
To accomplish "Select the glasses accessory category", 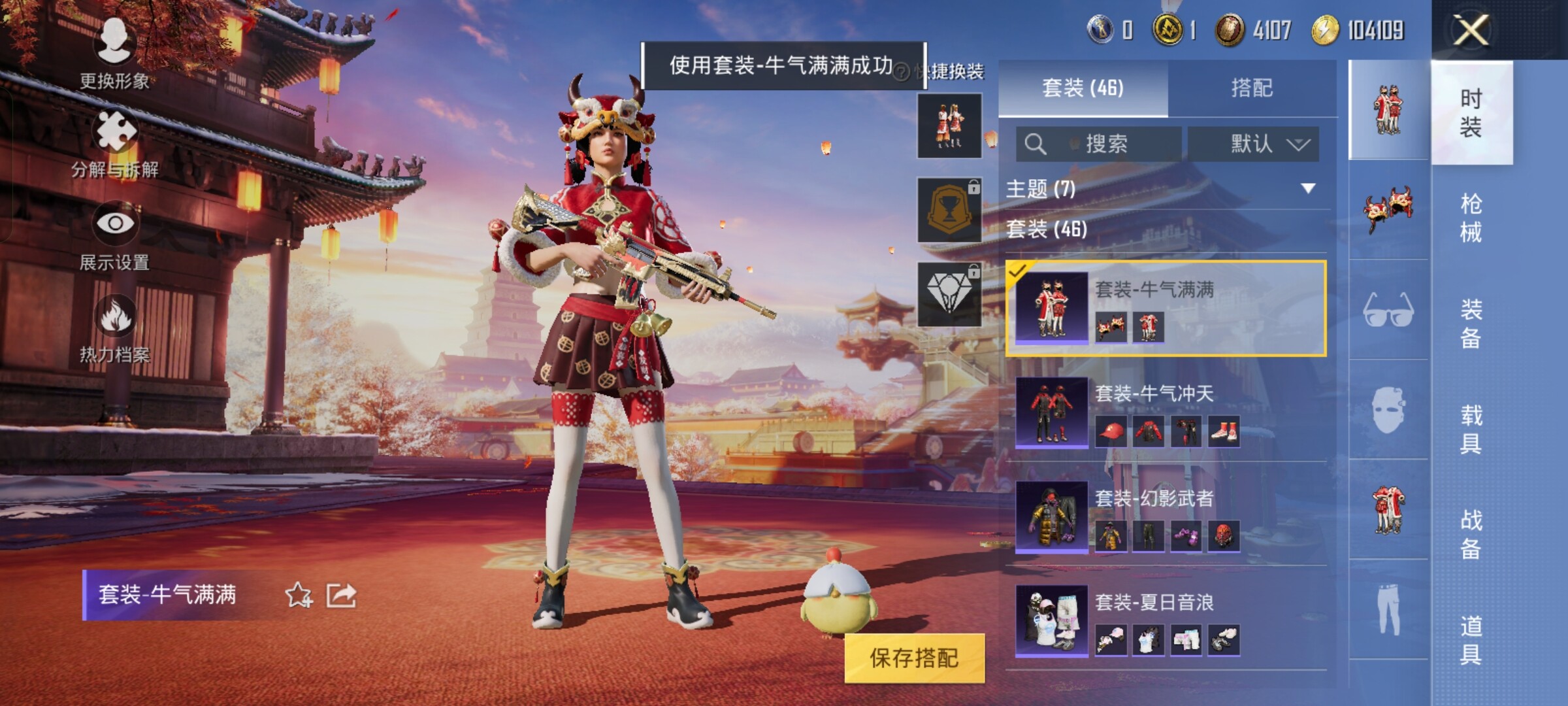I will [x=1388, y=310].
